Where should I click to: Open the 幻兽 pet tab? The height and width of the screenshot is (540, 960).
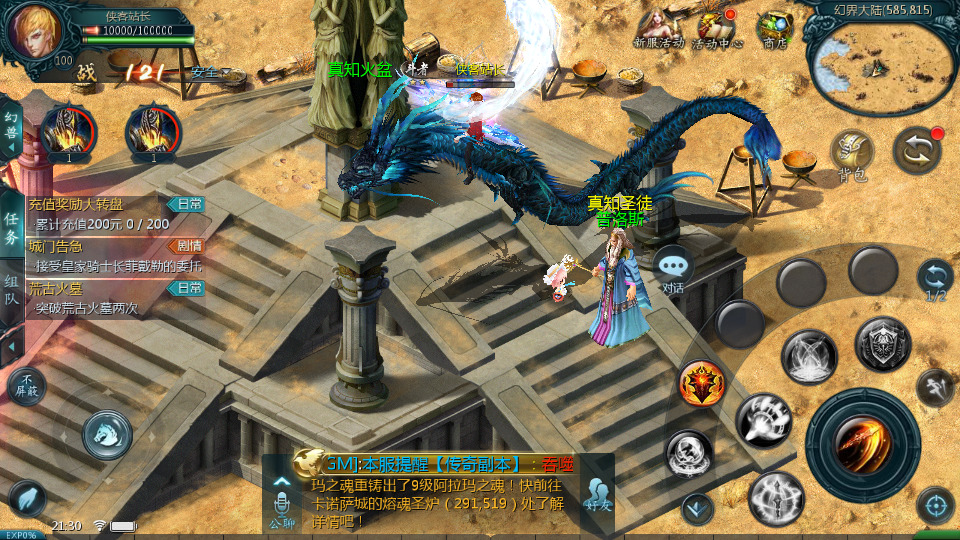11,128
